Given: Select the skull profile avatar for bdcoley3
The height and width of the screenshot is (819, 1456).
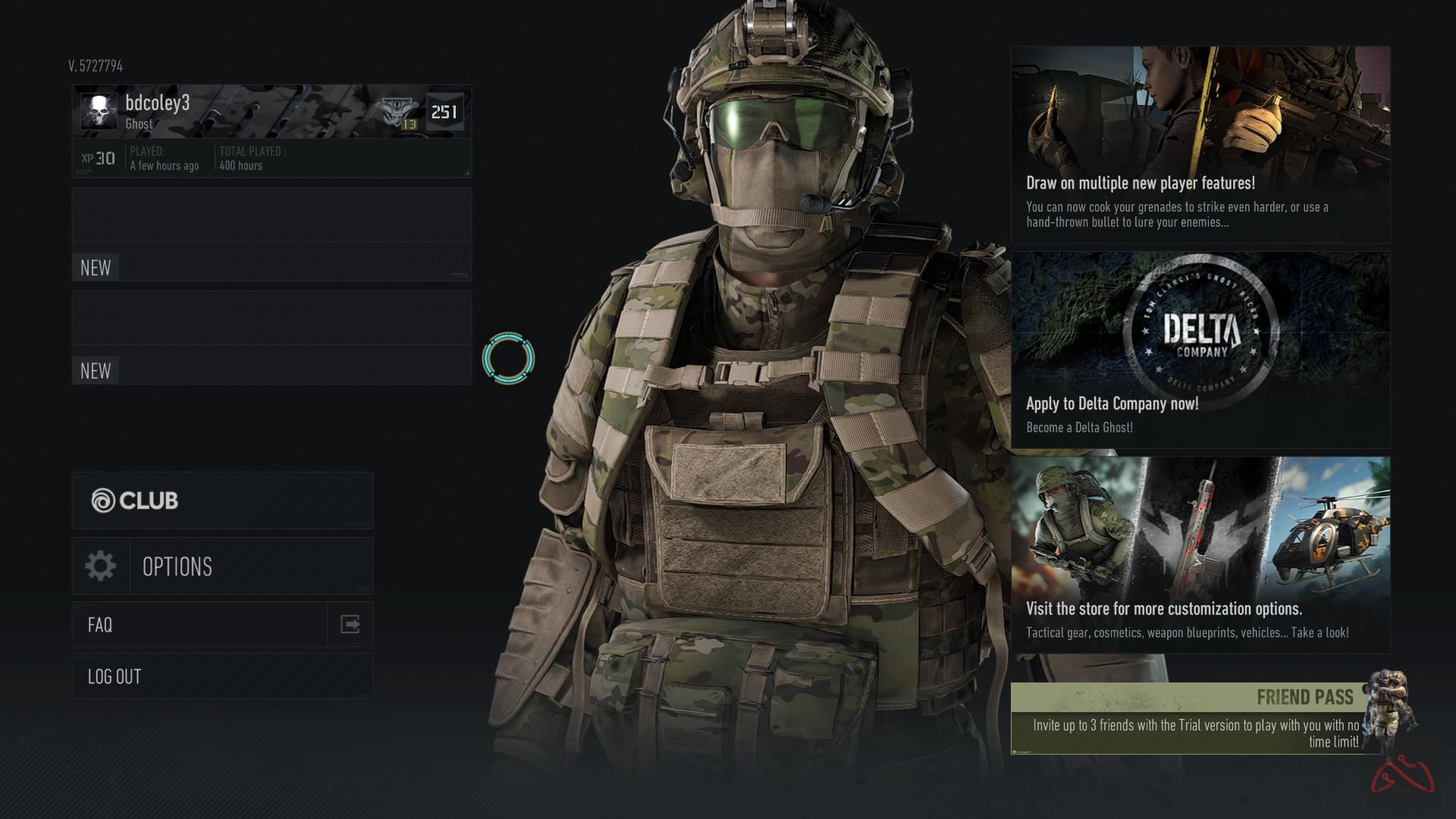Looking at the screenshot, I should pyautogui.click(x=99, y=110).
